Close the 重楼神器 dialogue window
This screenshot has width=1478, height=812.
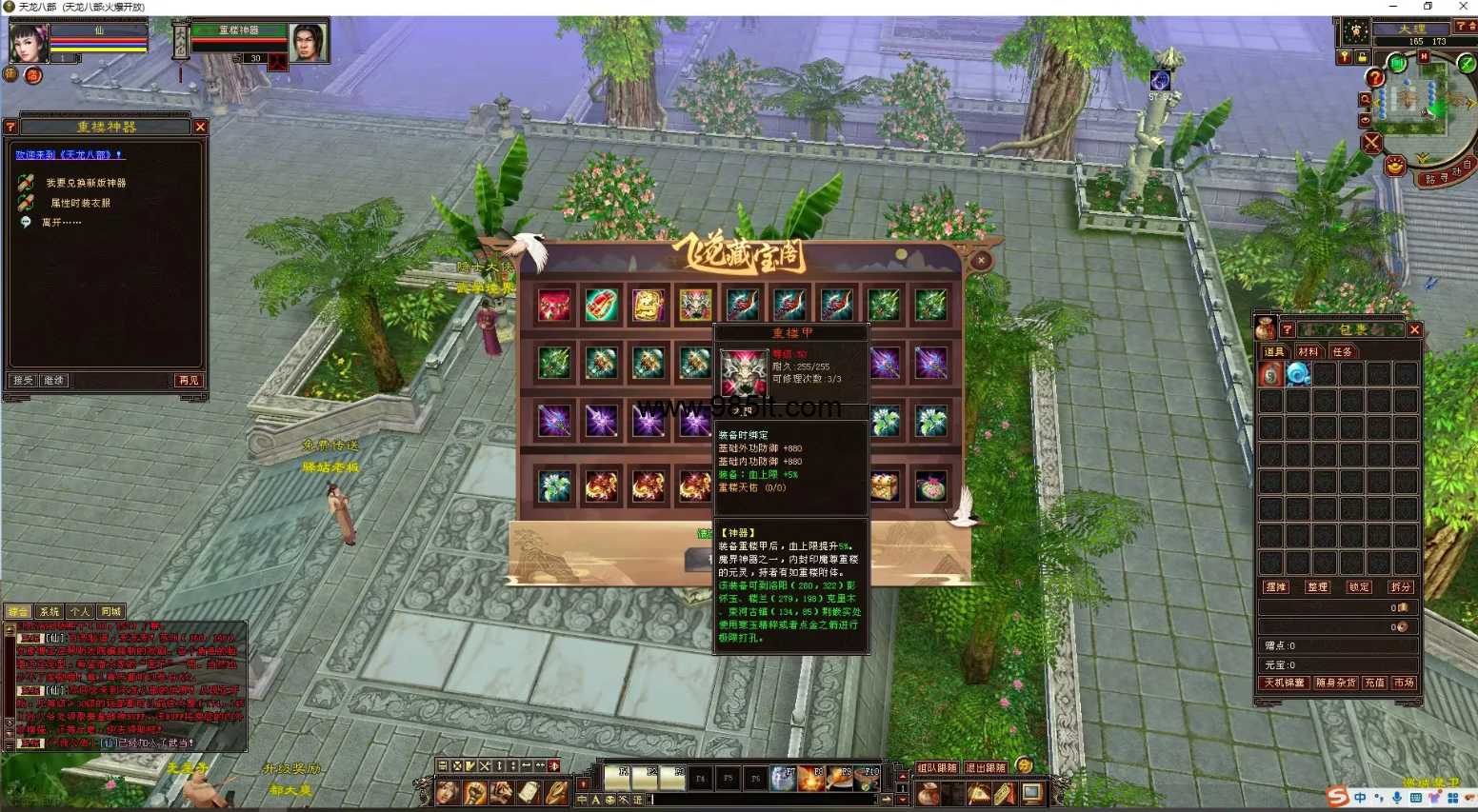(x=200, y=127)
